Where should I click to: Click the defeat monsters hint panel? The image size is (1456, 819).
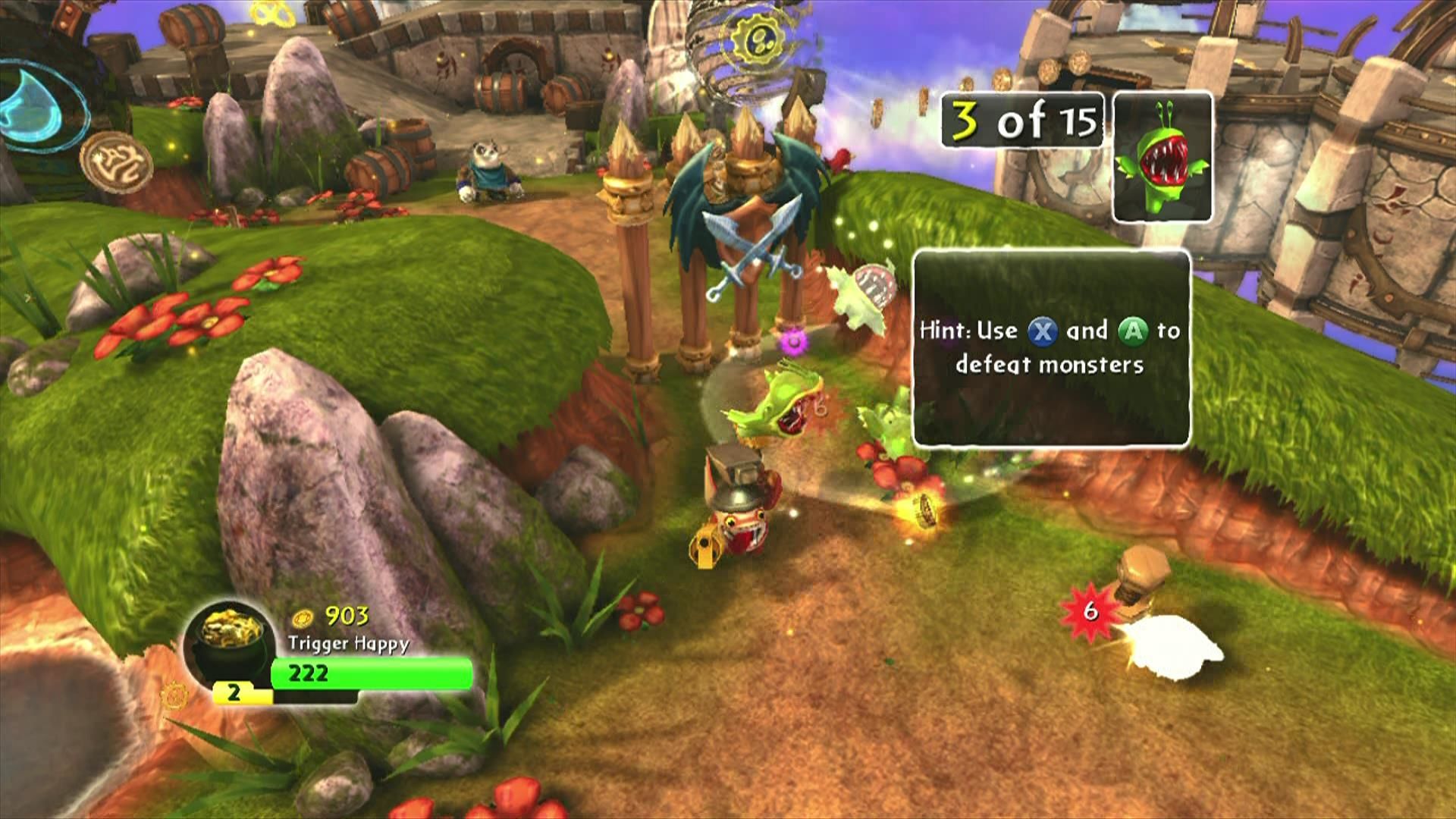click(1051, 348)
